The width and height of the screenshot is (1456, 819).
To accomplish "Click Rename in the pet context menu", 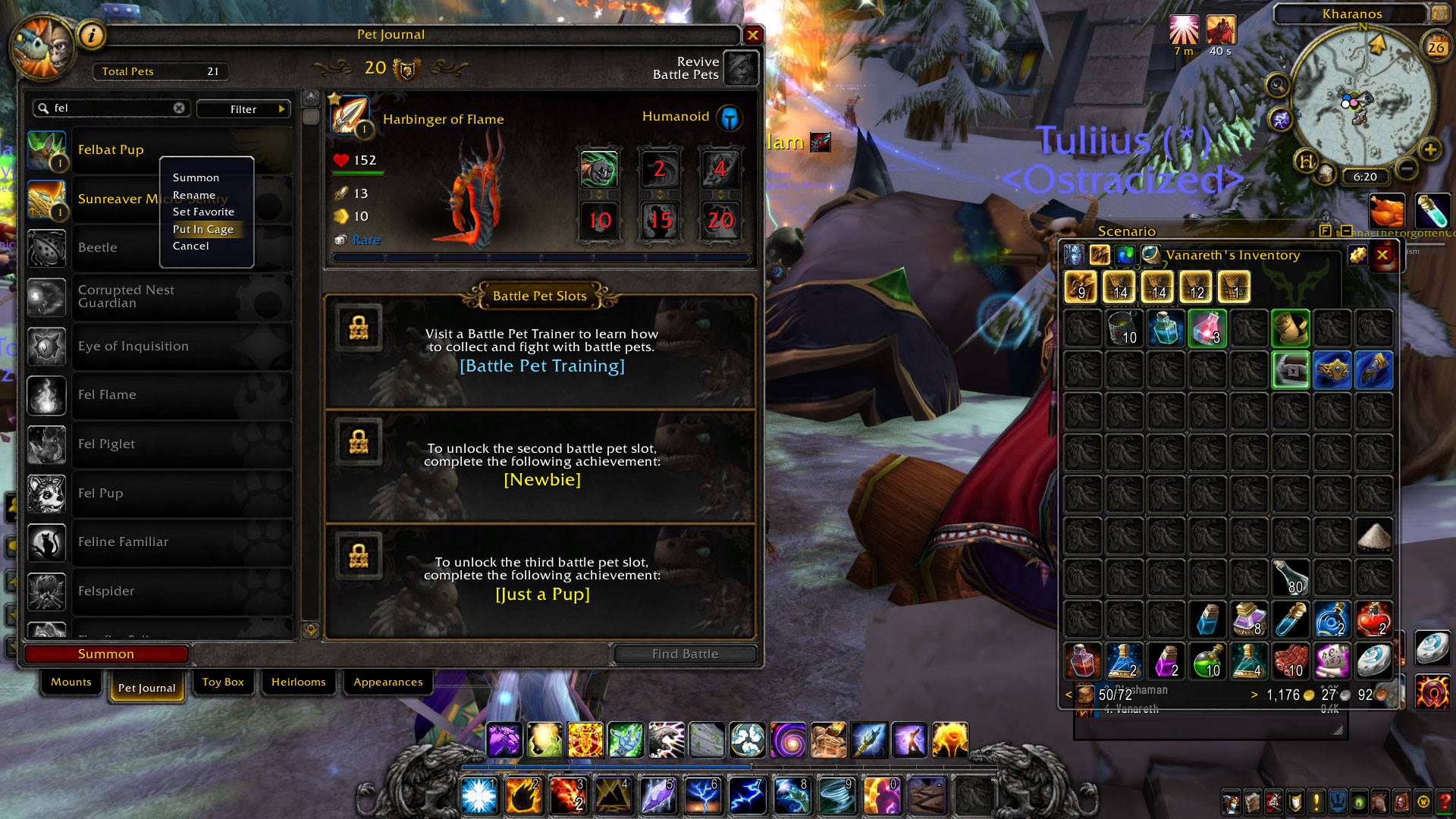I will 194,195.
